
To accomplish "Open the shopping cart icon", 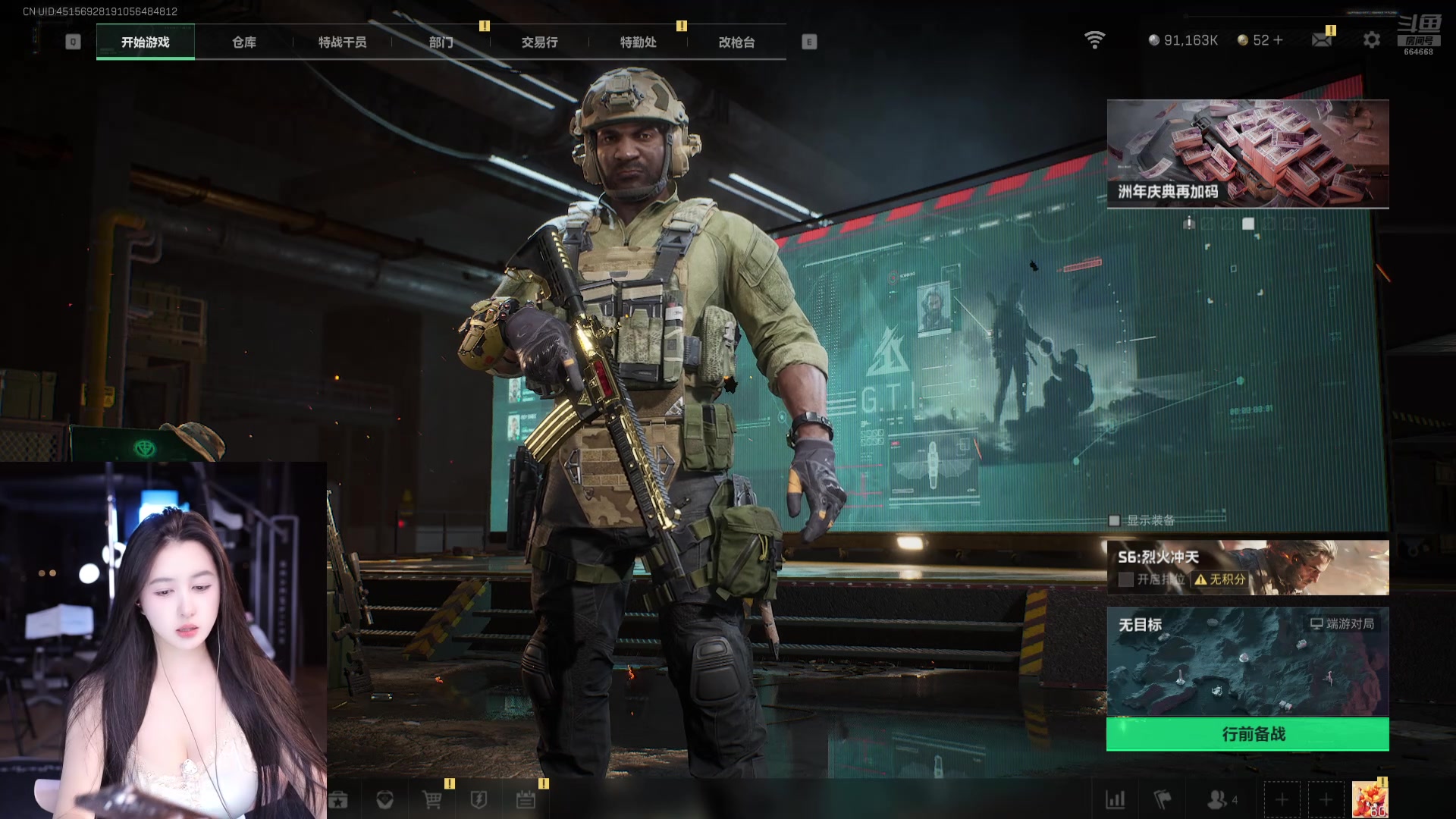I will [431, 799].
